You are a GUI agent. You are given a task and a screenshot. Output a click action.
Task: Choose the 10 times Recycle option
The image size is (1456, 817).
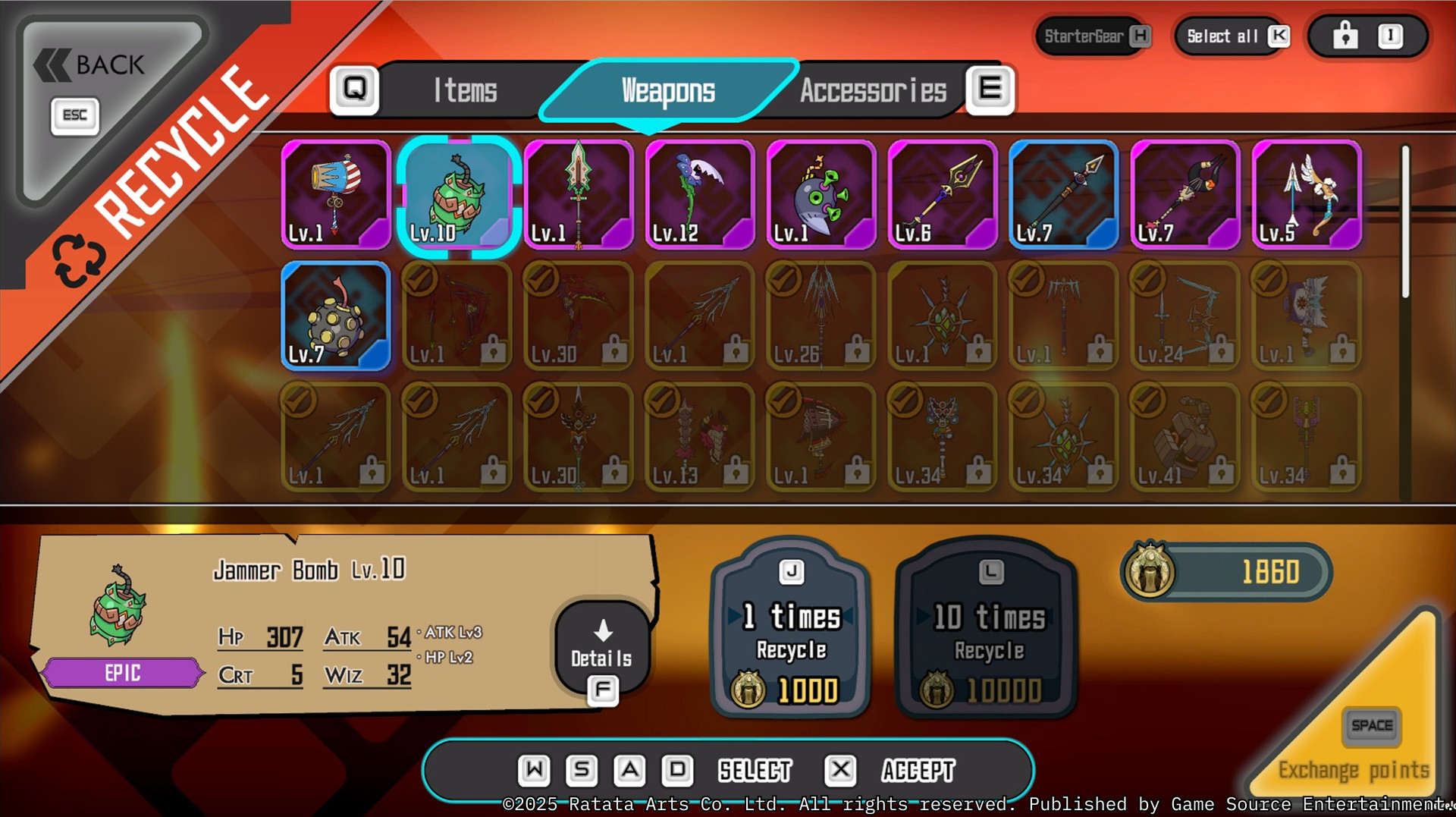point(988,628)
